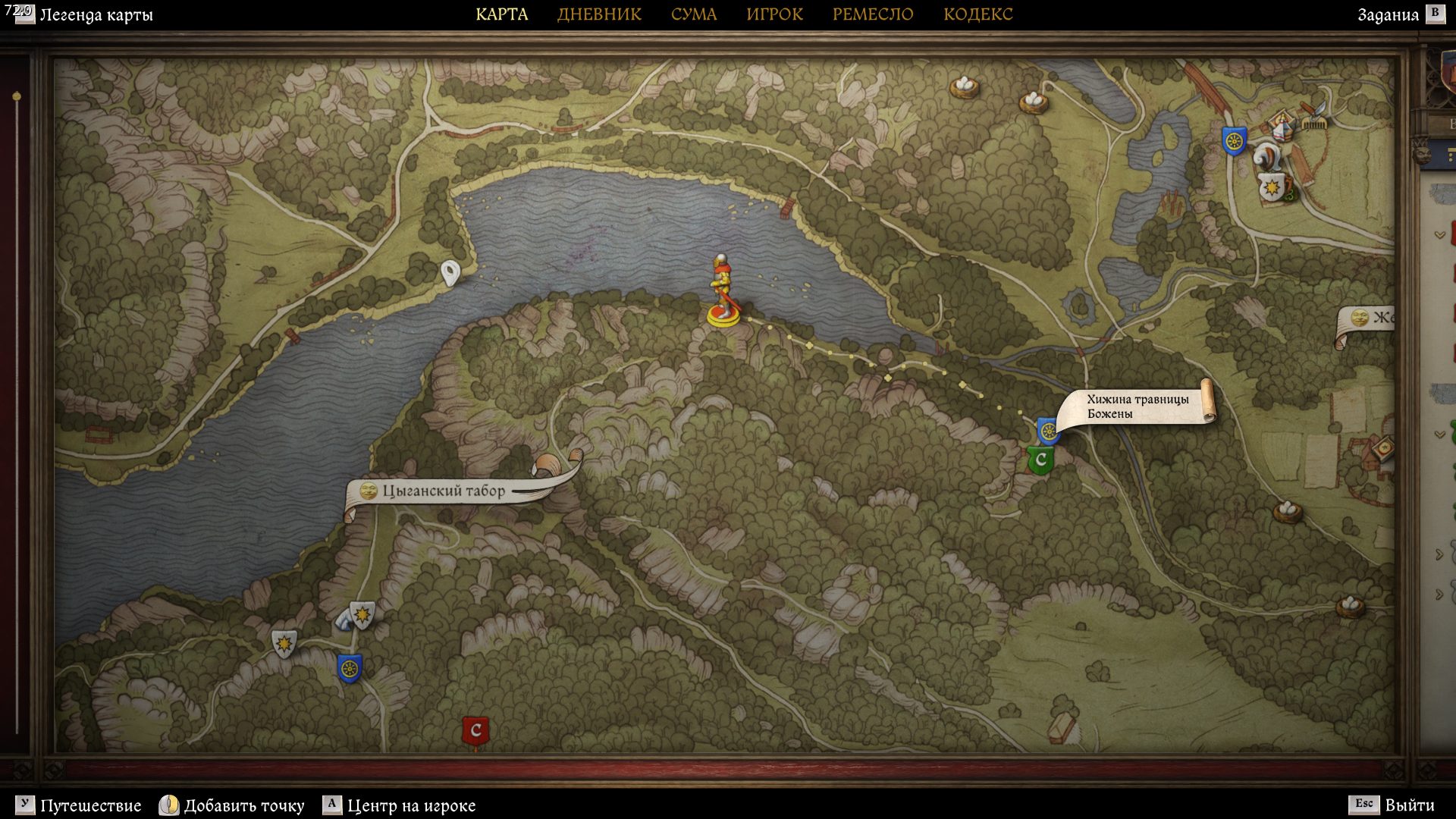Show the Легенда карты panel

coord(95,15)
